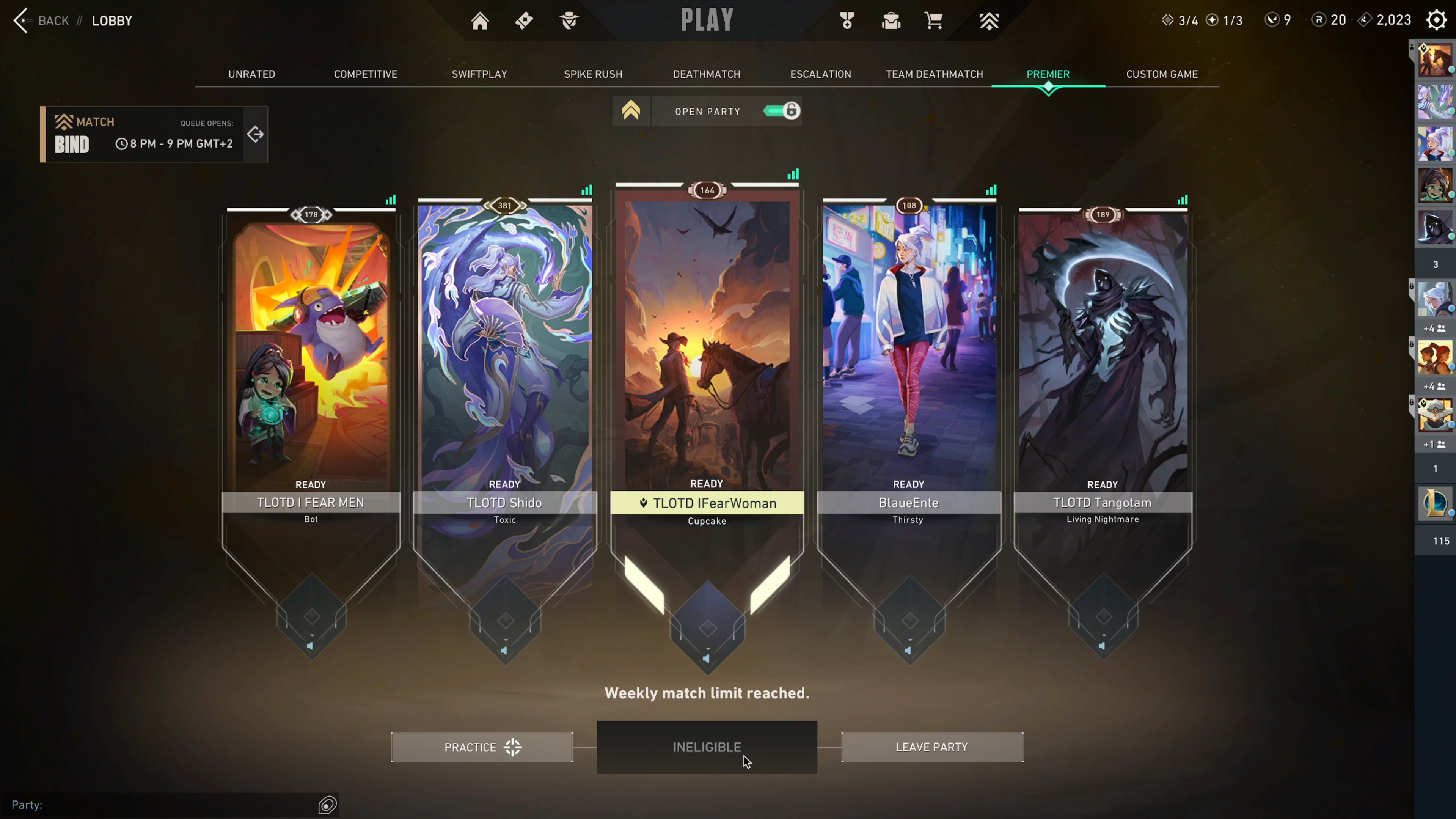Open the settings gear

[x=1436, y=20]
